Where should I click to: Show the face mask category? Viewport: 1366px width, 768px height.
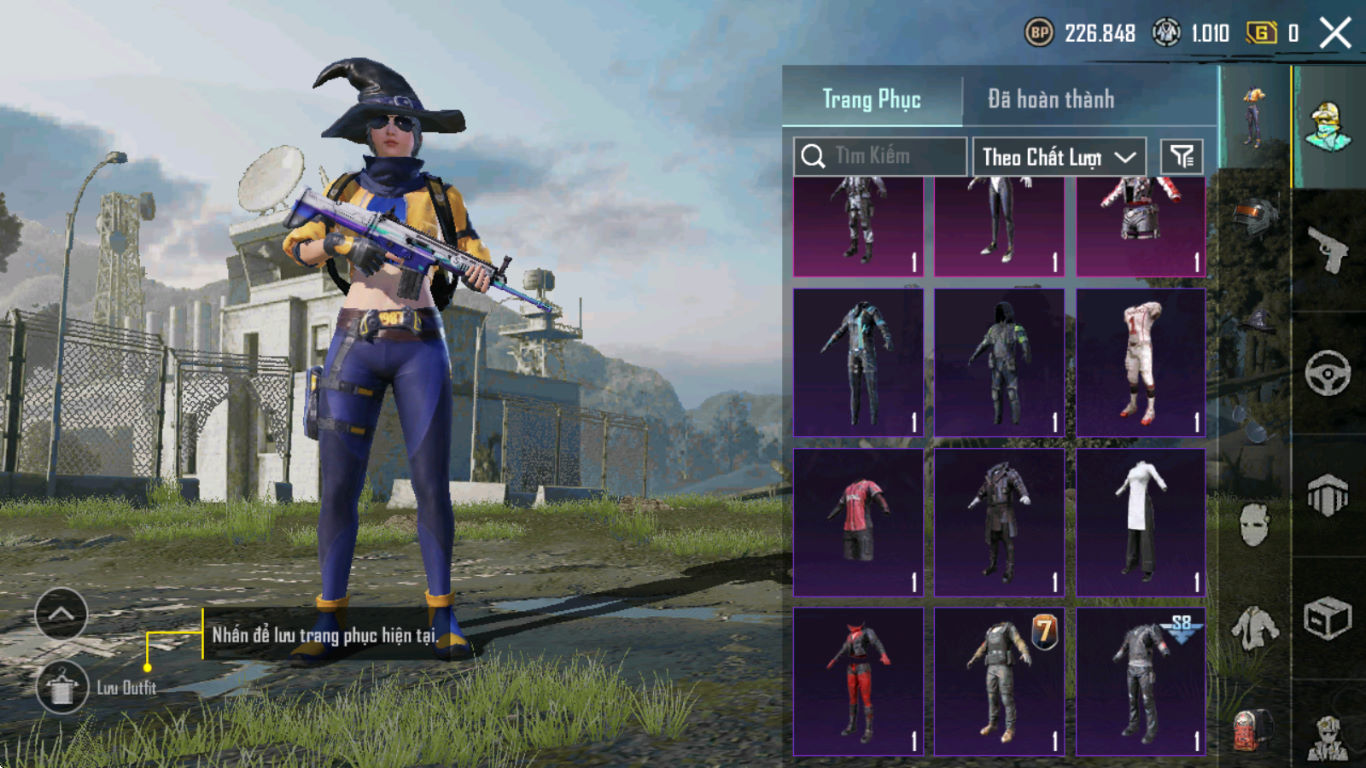click(x=1254, y=524)
